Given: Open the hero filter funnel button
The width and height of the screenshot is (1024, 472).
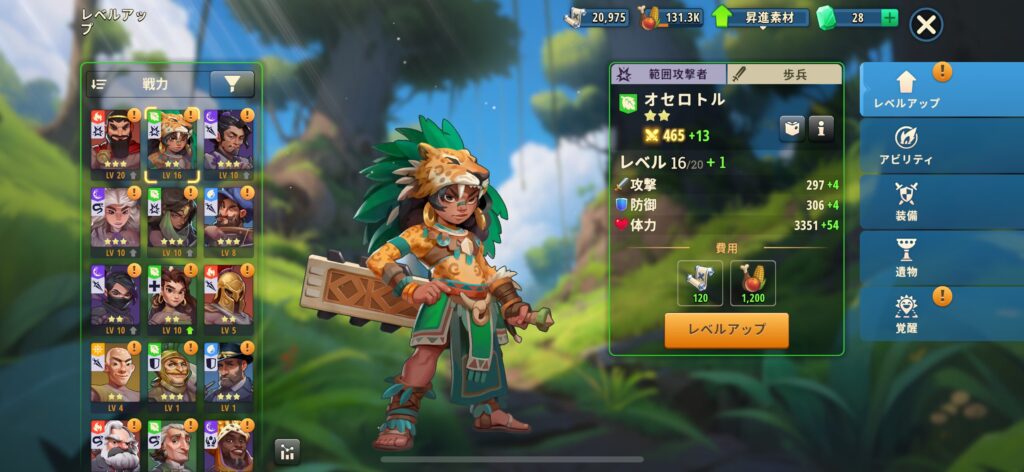Looking at the screenshot, I should click(x=231, y=85).
